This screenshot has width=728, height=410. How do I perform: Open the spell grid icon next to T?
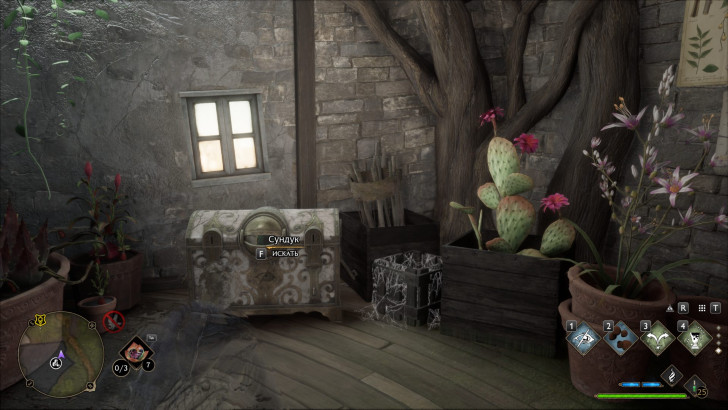click(x=703, y=308)
